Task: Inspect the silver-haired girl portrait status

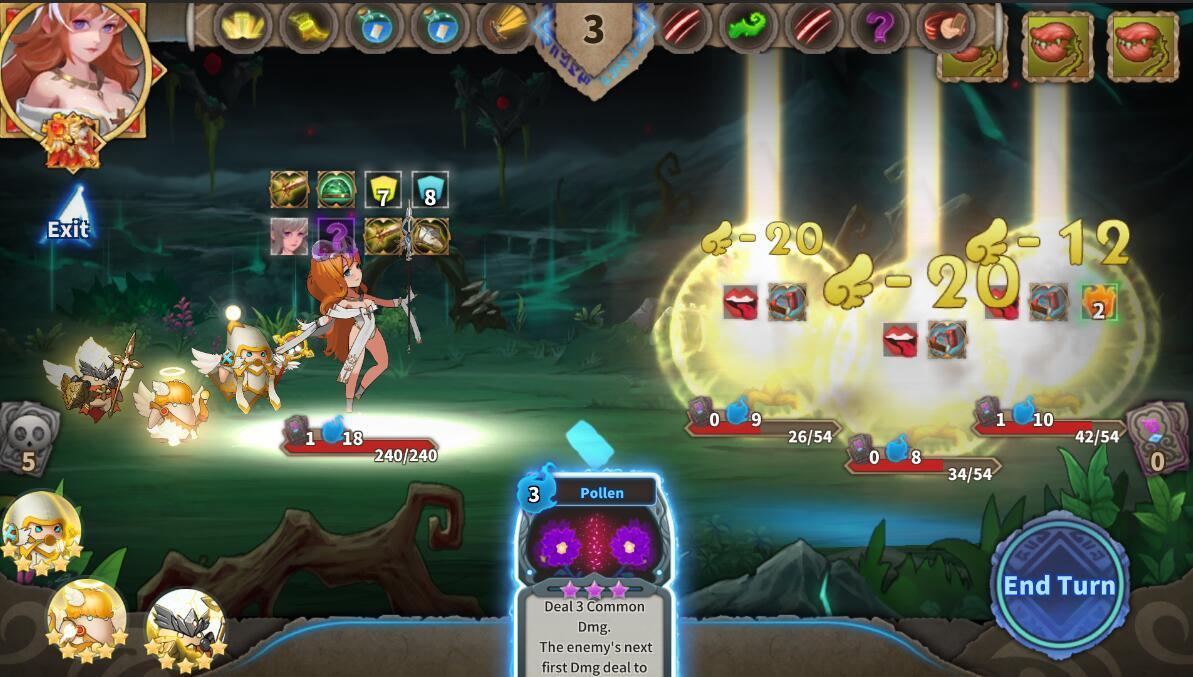Action: (289, 237)
